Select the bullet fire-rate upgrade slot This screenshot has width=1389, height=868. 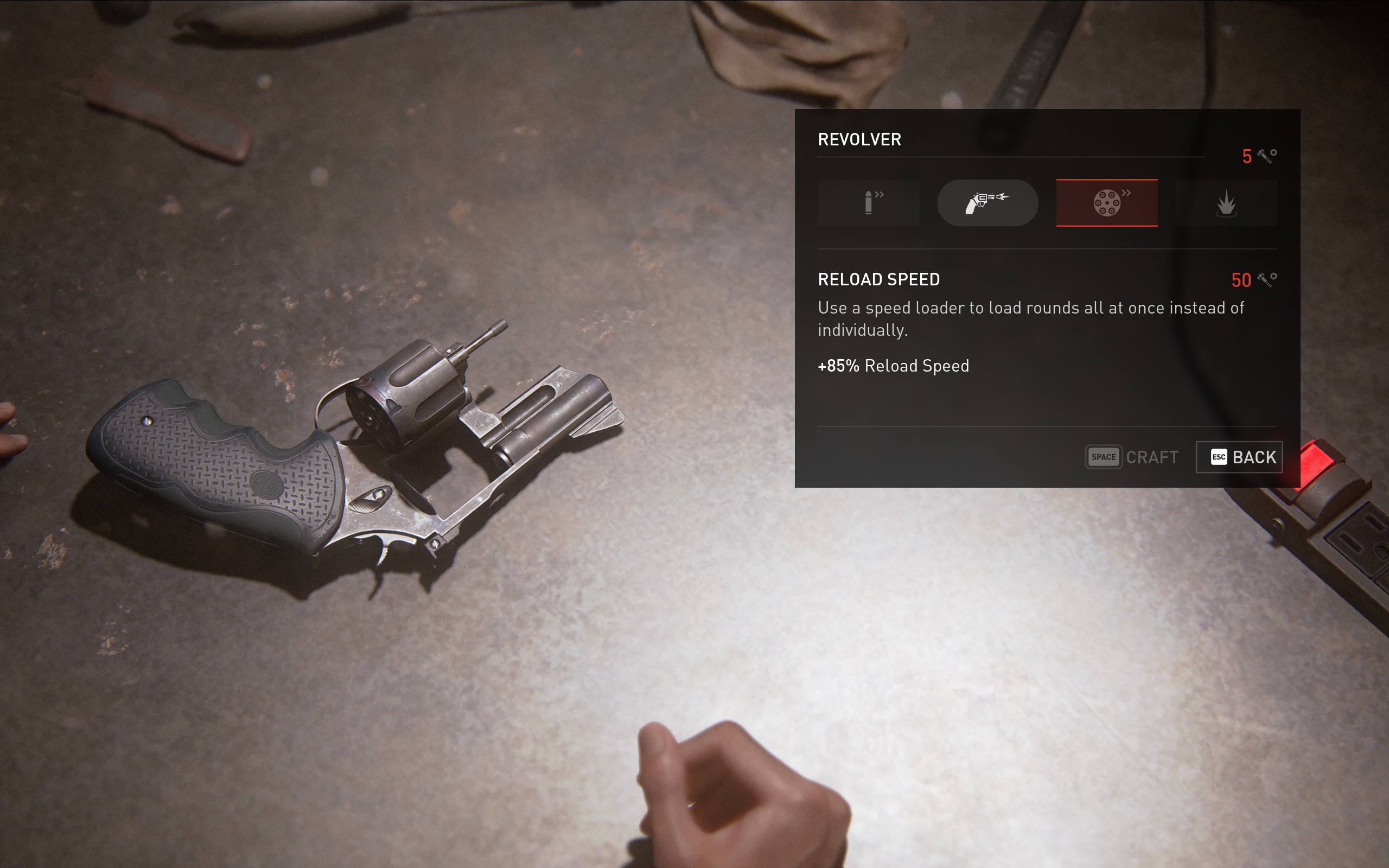click(868, 203)
